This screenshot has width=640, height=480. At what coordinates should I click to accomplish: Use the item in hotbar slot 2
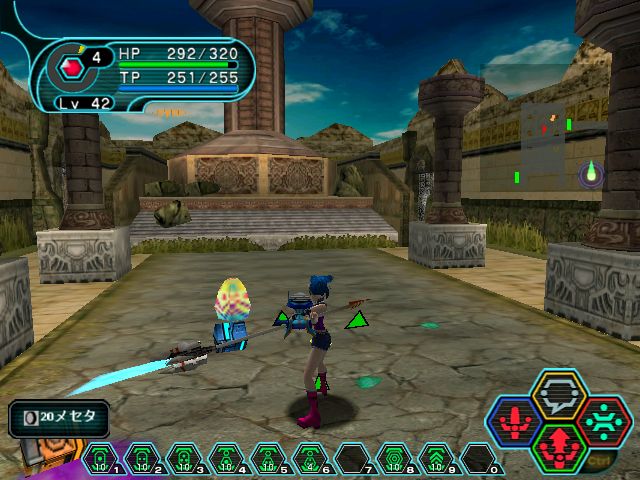(142, 459)
